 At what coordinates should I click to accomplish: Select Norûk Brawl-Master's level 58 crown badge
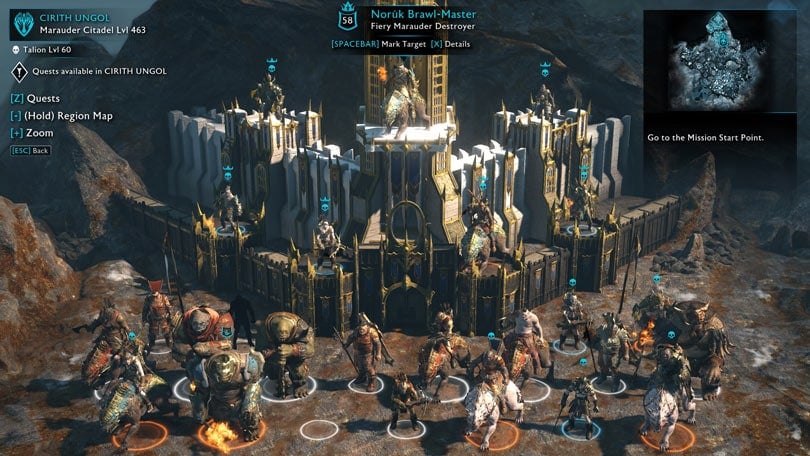point(348,18)
